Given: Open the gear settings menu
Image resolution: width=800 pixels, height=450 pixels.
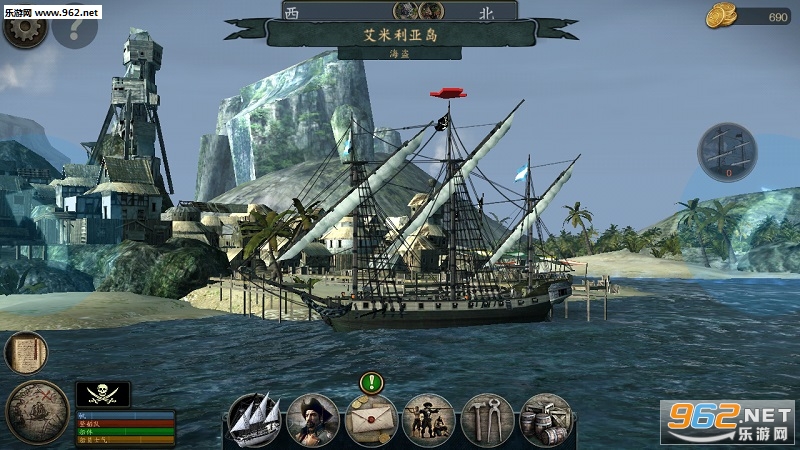Looking at the screenshot, I should click(x=25, y=28).
